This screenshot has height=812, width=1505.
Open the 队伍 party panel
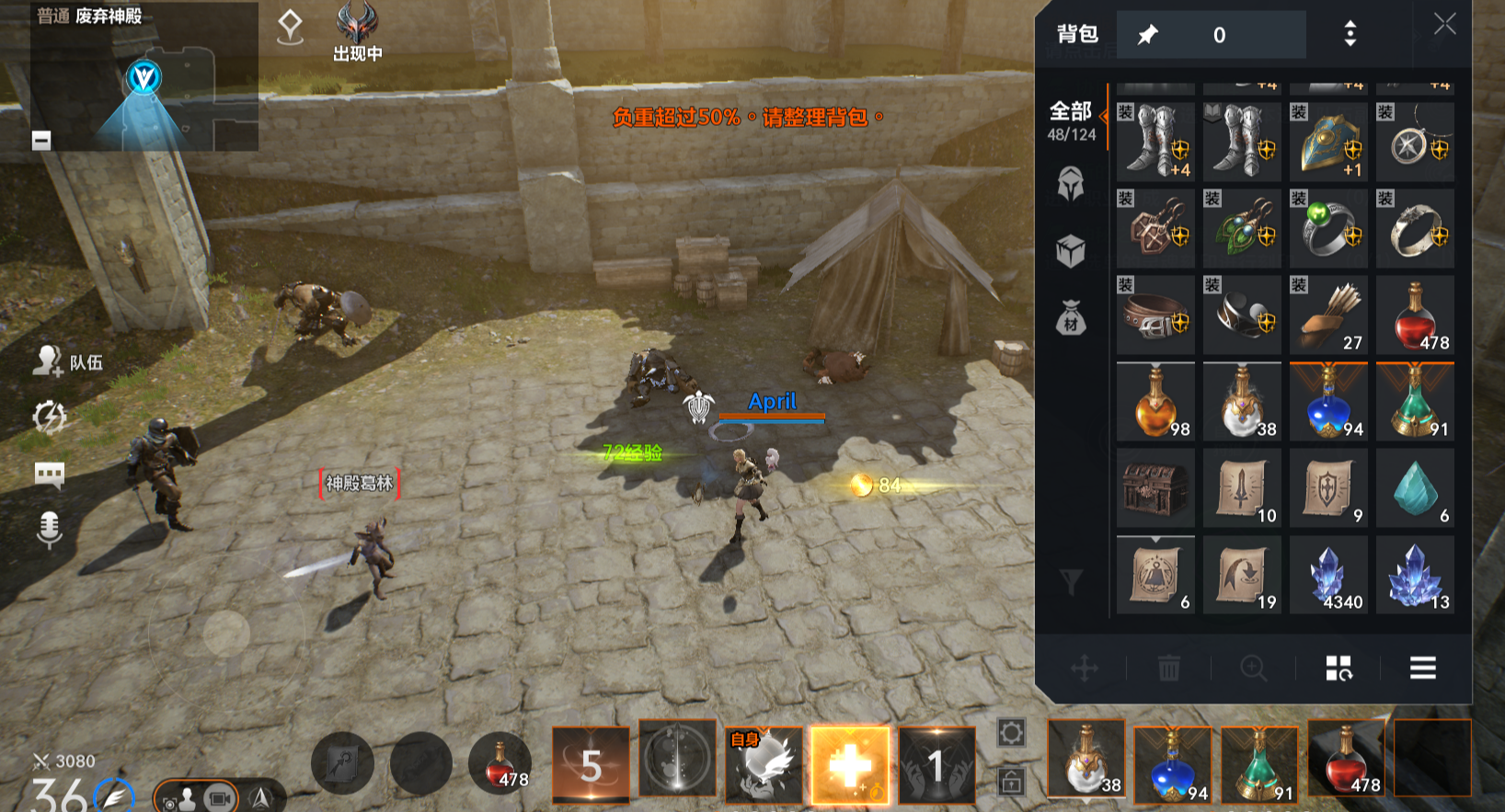point(68,361)
